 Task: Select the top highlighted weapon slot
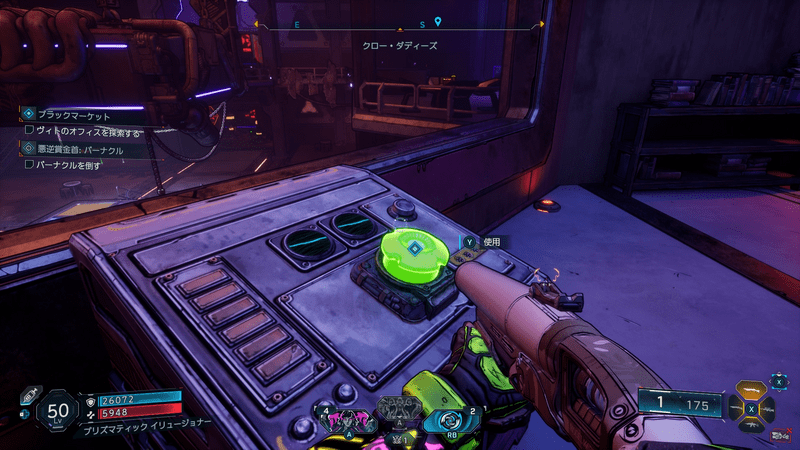[x=753, y=391]
